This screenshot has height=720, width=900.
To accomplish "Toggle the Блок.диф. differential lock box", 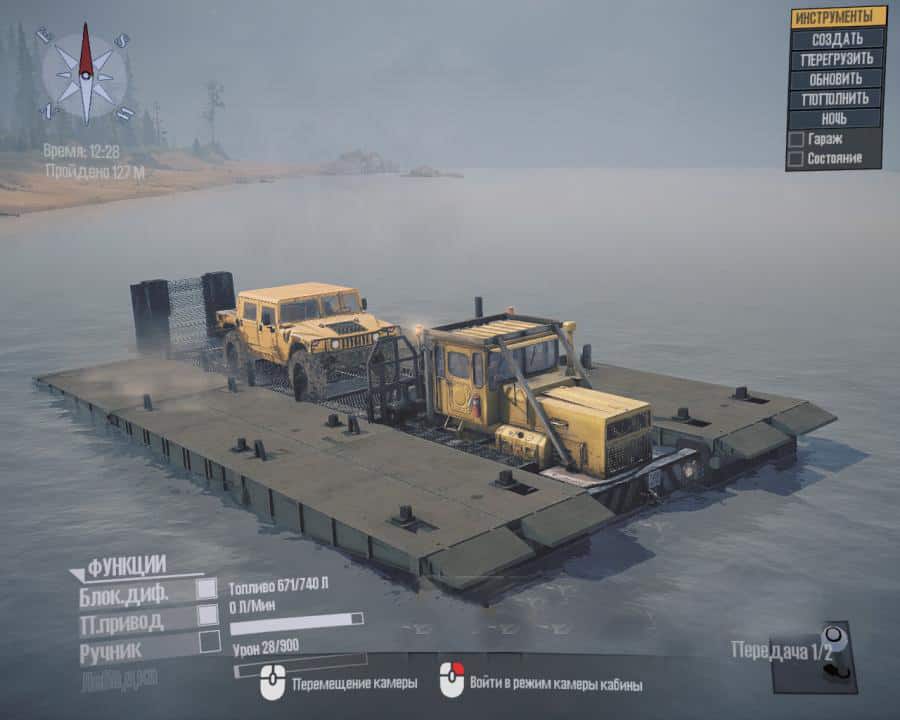I will 207,589.
